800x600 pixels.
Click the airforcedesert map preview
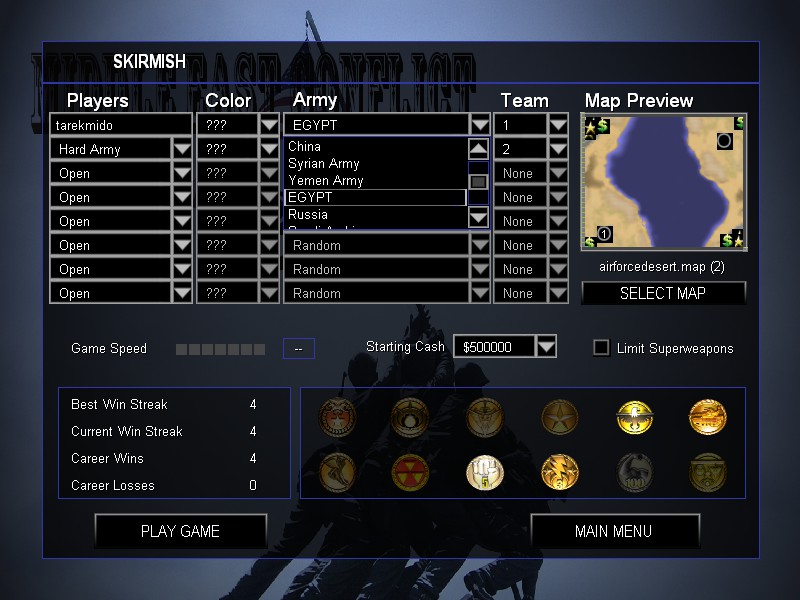pos(663,182)
